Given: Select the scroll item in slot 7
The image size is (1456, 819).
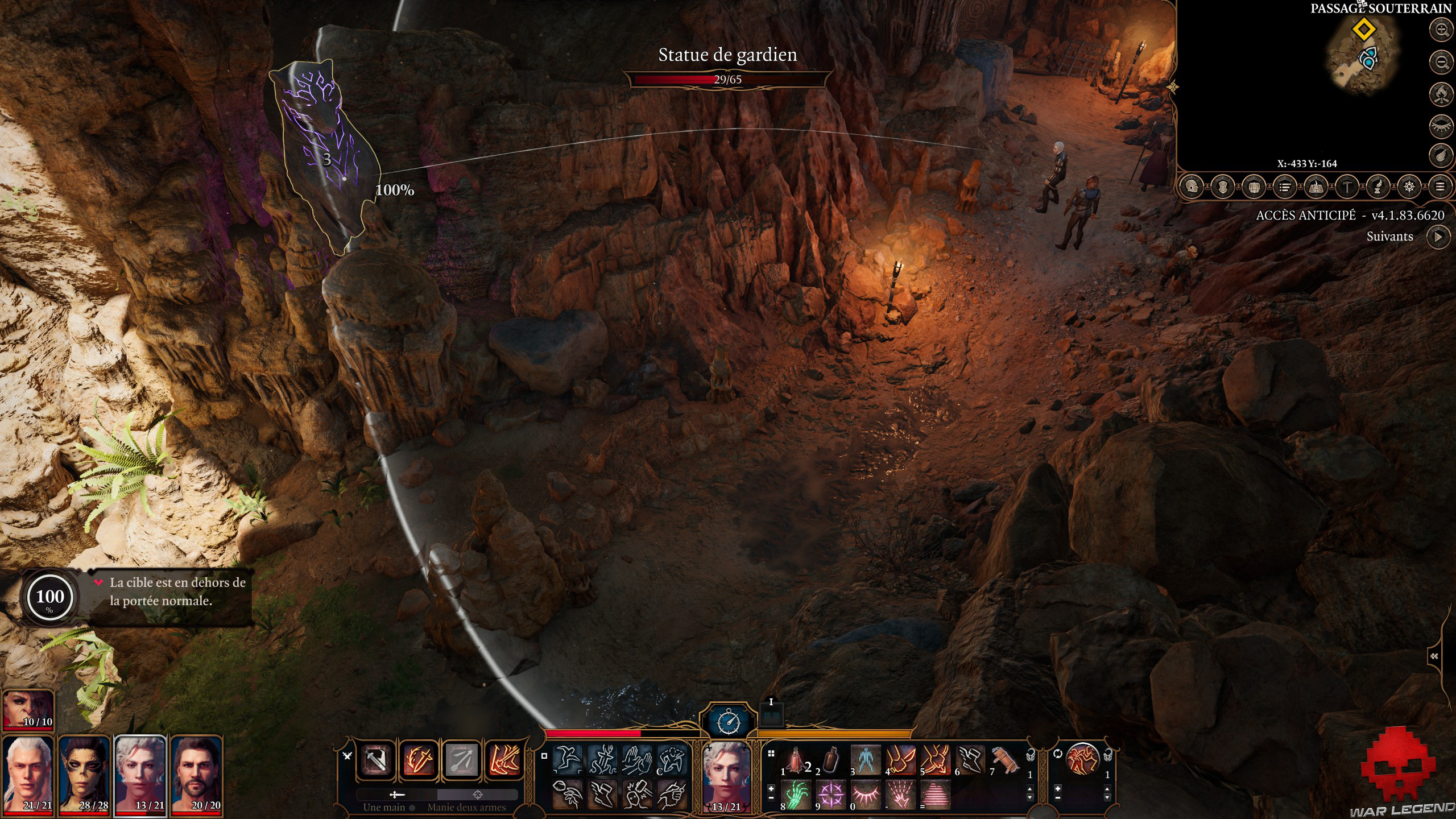Looking at the screenshot, I should [x=1006, y=760].
